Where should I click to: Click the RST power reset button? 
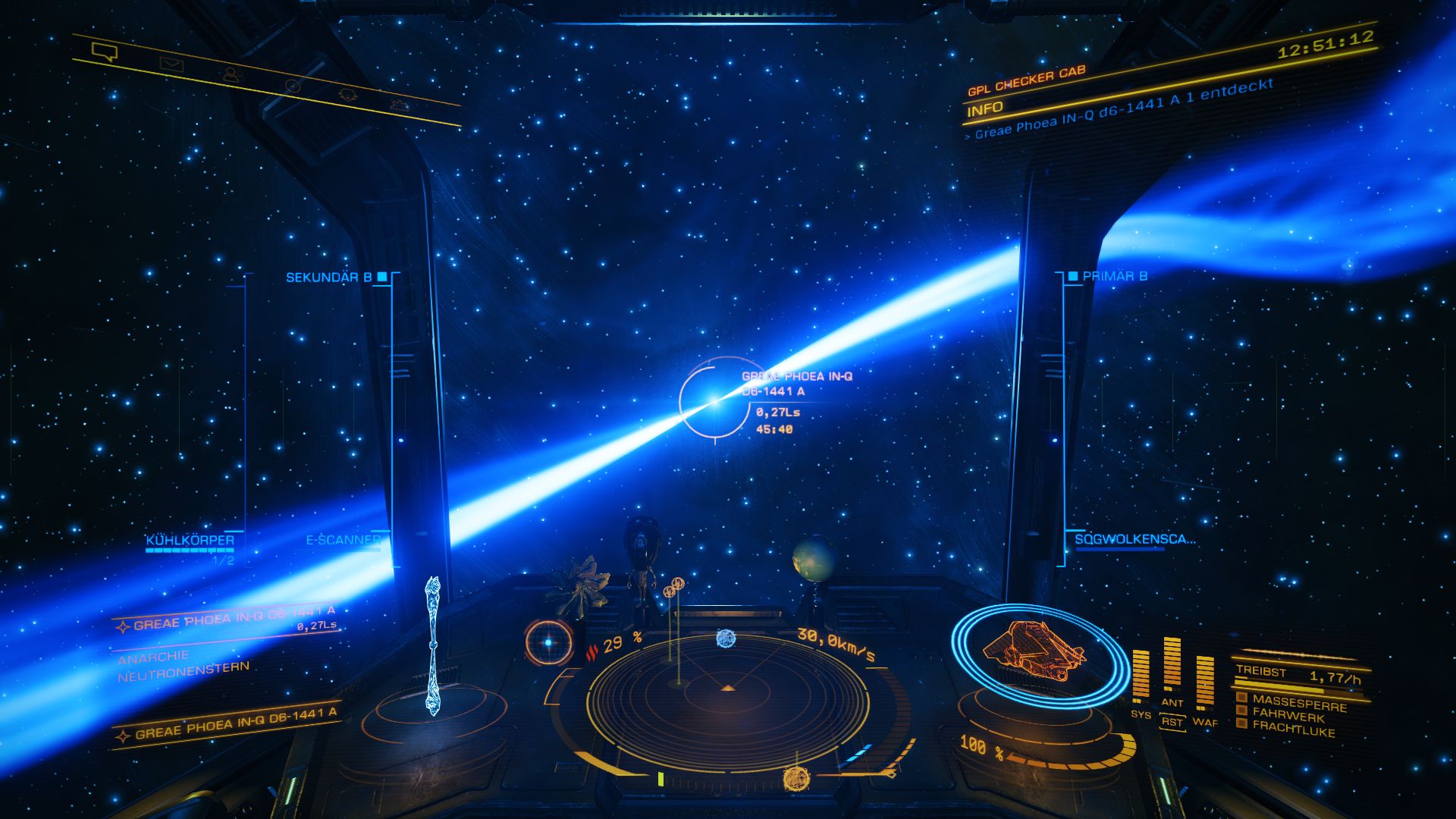[x=1172, y=722]
